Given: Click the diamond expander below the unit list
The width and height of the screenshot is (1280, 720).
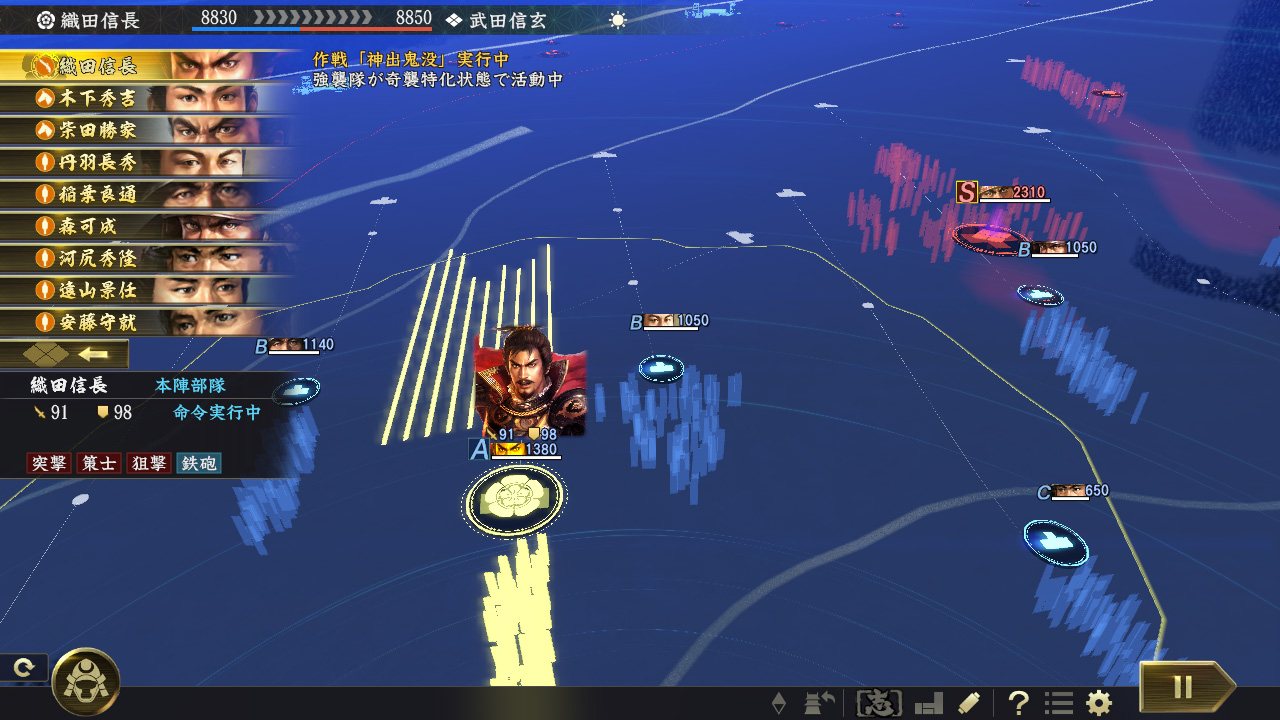Looking at the screenshot, I should (x=45, y=353).
